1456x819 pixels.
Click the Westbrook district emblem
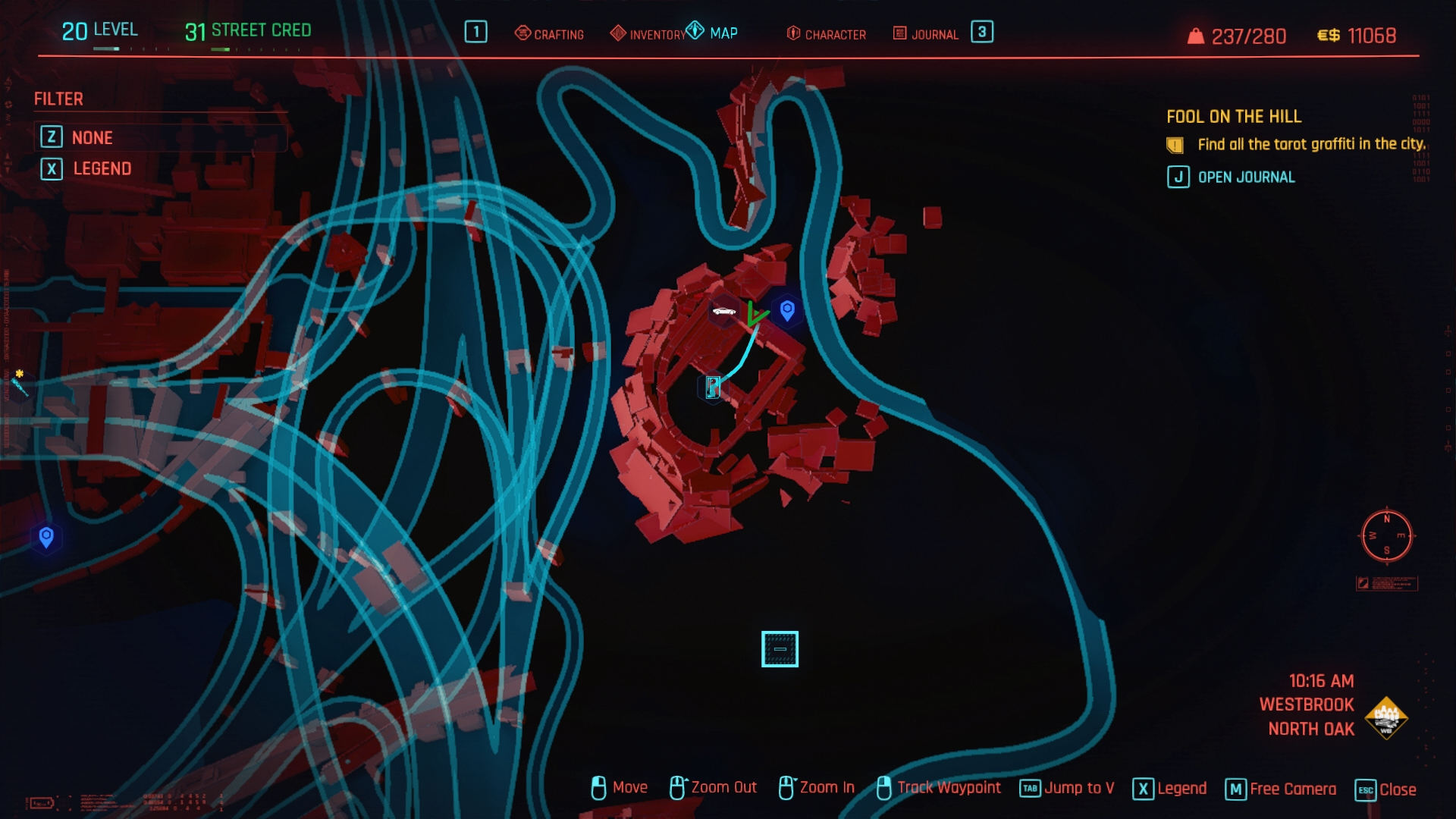1386,717
